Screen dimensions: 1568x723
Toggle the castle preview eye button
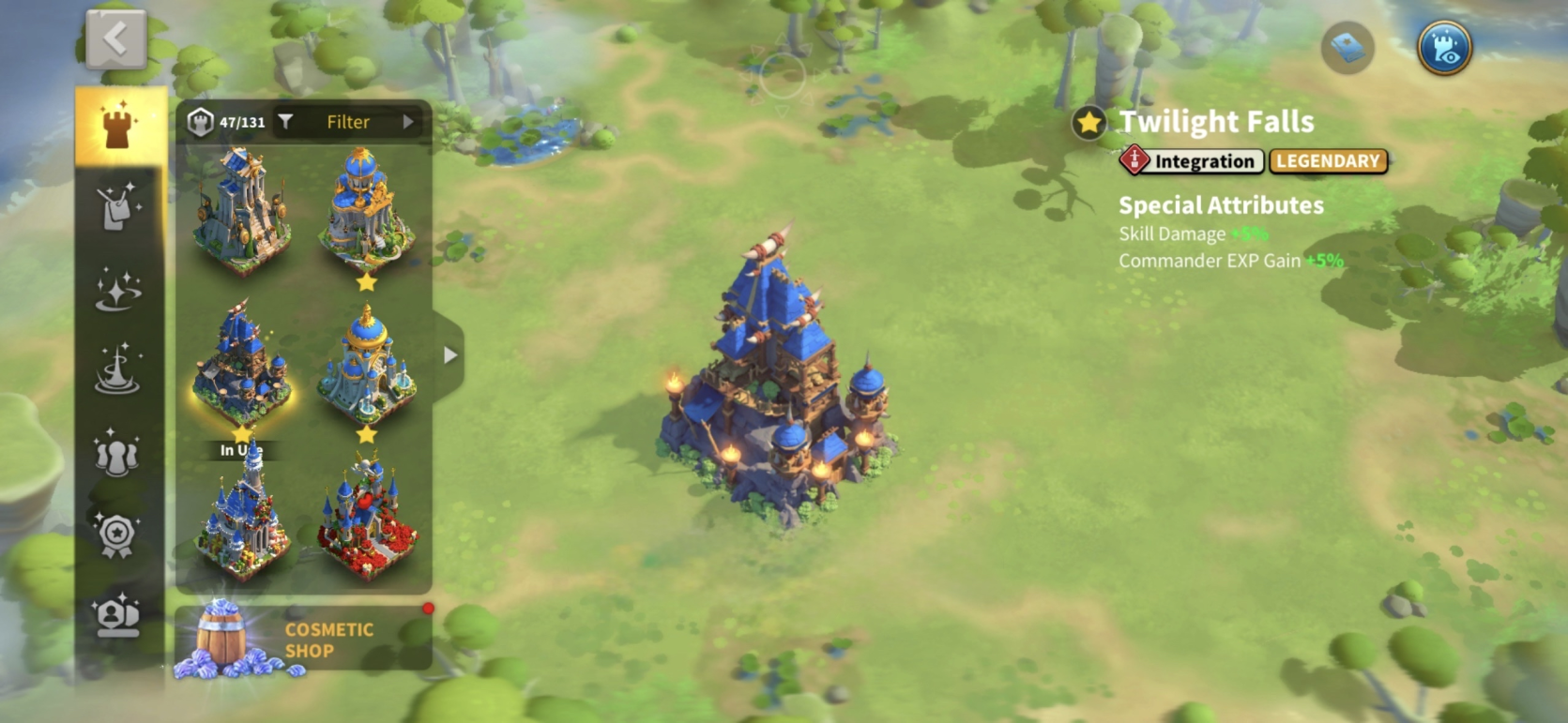pyautogui.click(x=1443, y=48)
